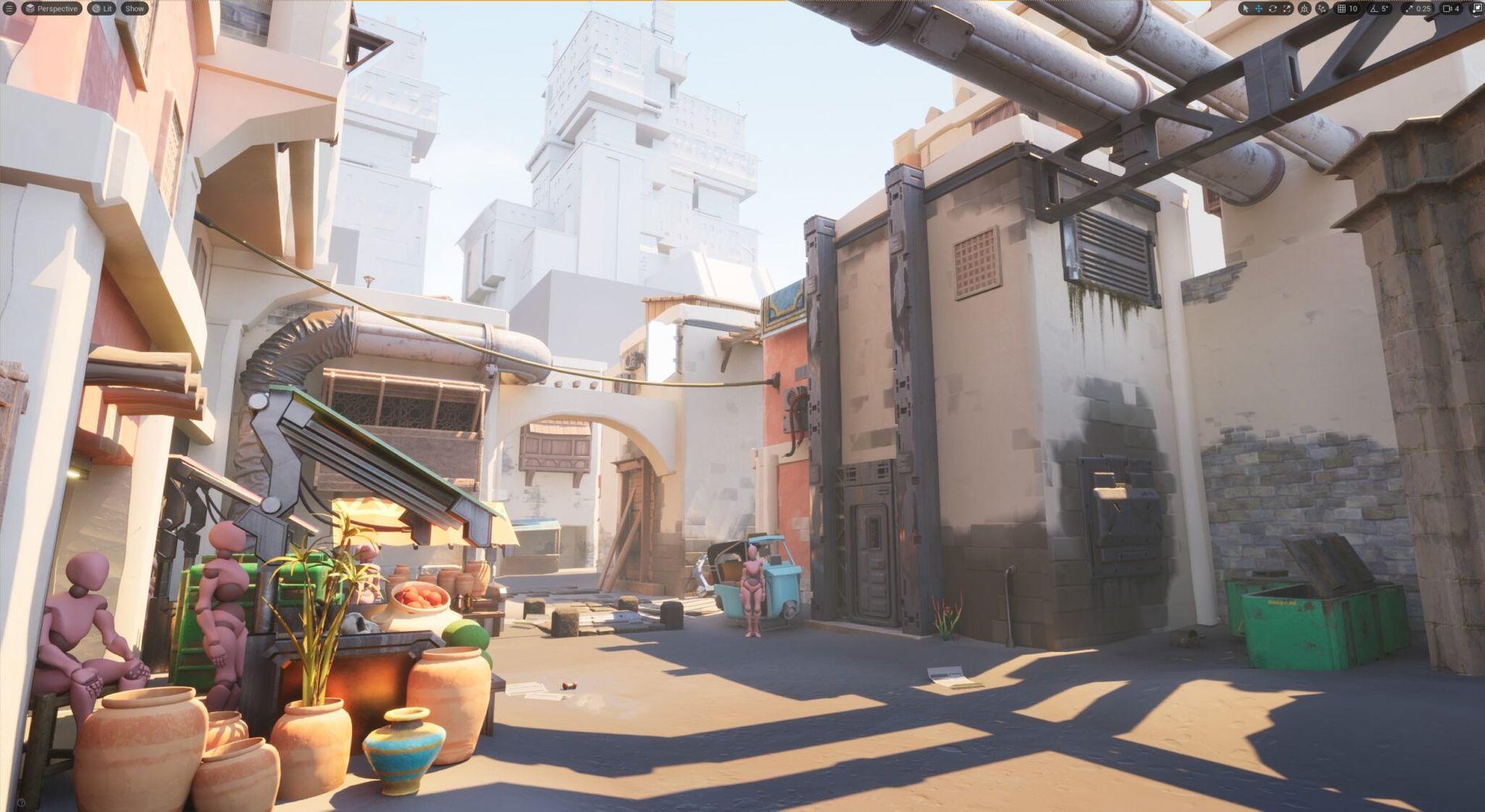
Task: Toggle surface snapping button
Action: click(1322, 9)
